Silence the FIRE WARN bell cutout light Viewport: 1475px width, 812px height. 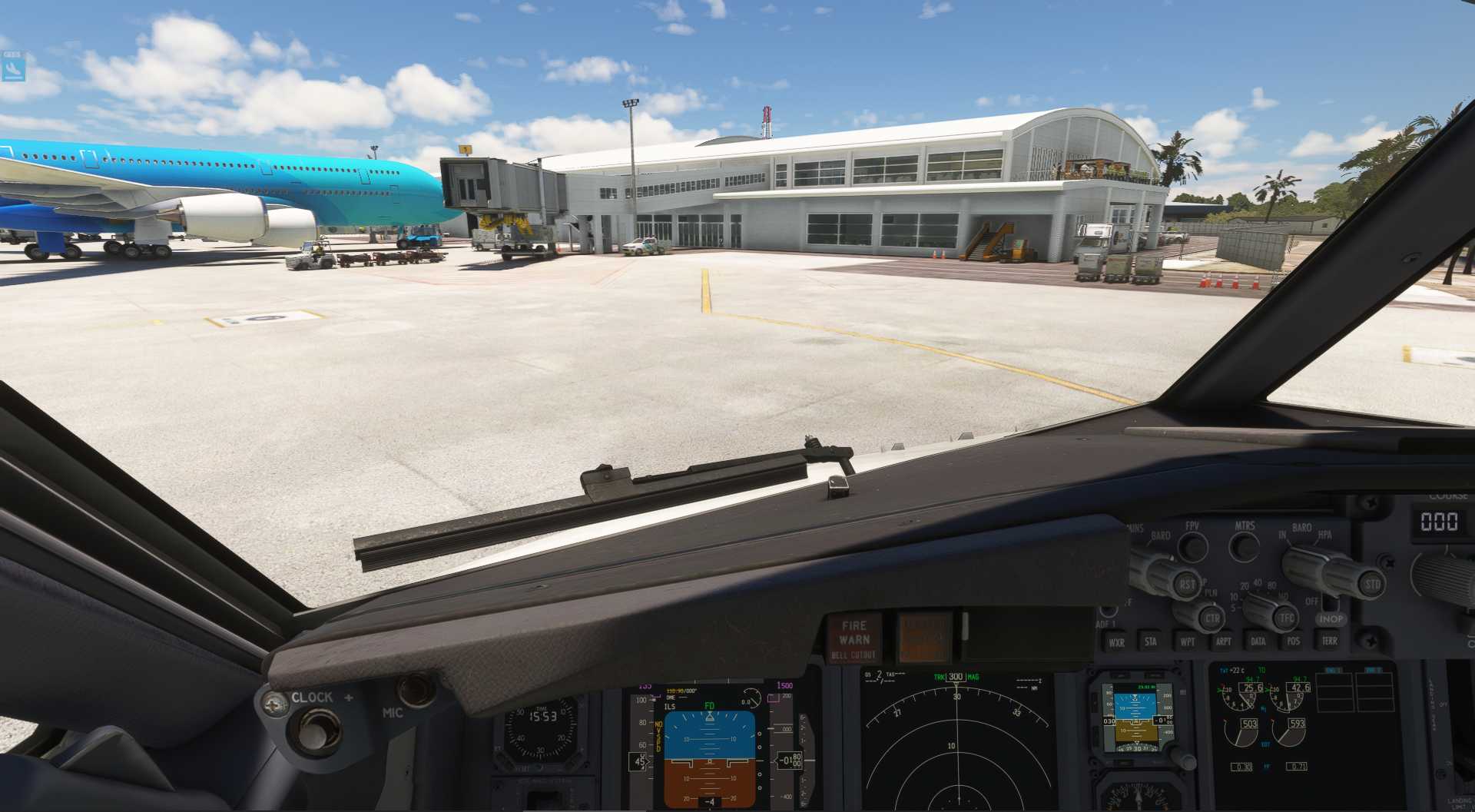[x=854, y=639]
